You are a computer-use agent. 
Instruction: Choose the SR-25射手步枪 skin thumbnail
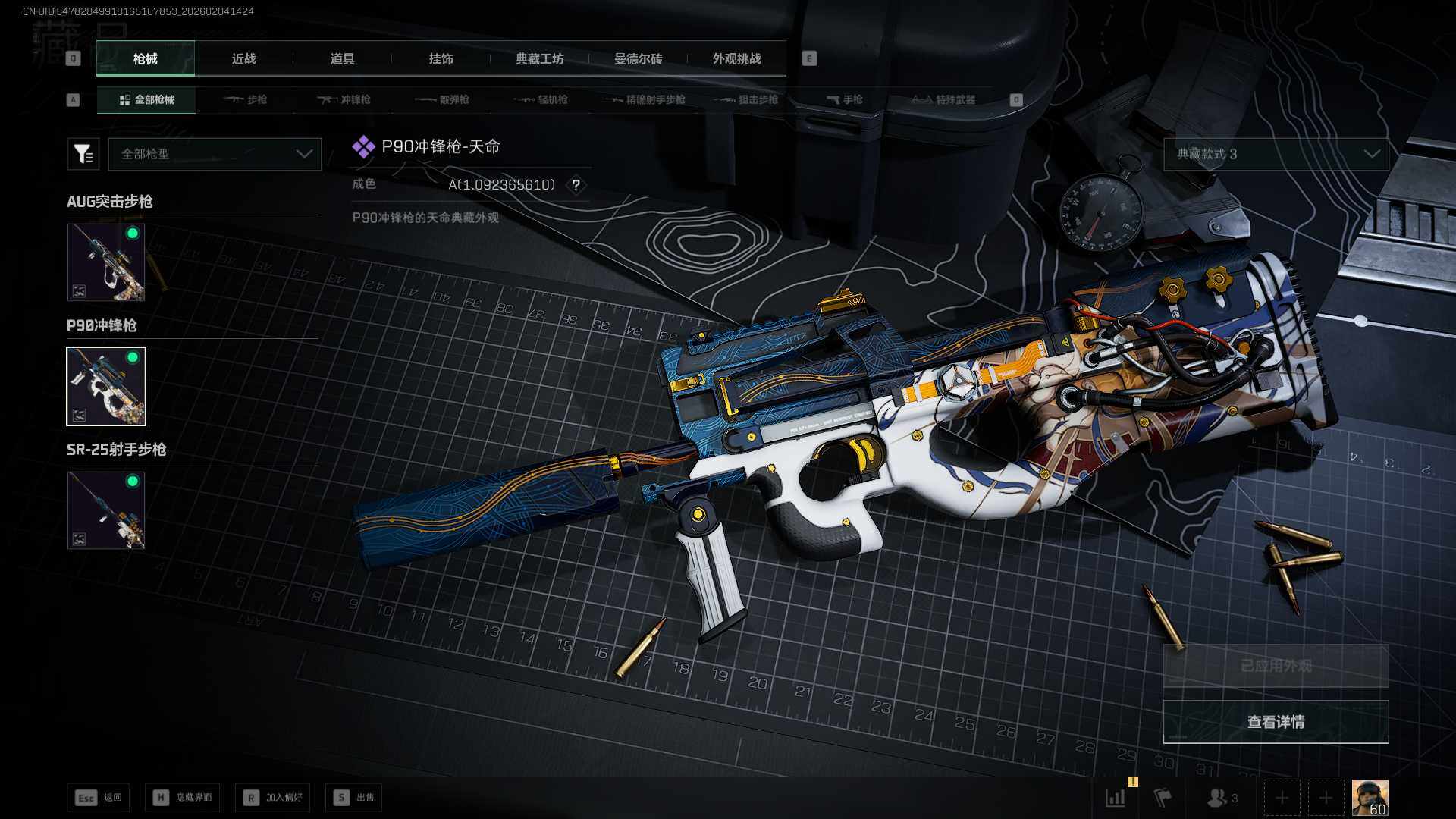tap(106, 510)
